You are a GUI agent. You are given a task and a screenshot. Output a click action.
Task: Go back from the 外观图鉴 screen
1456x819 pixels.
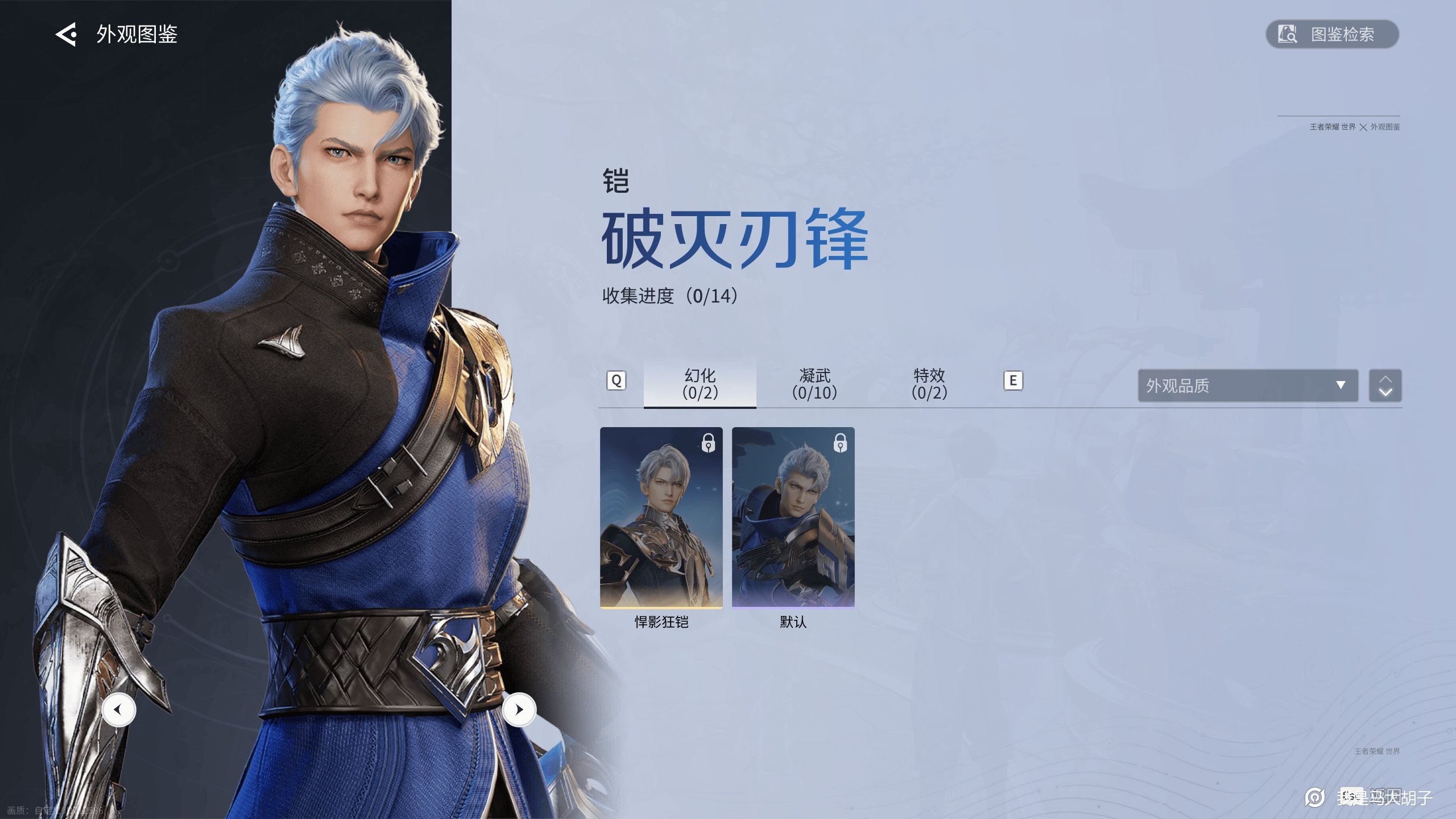click(66, 35)
